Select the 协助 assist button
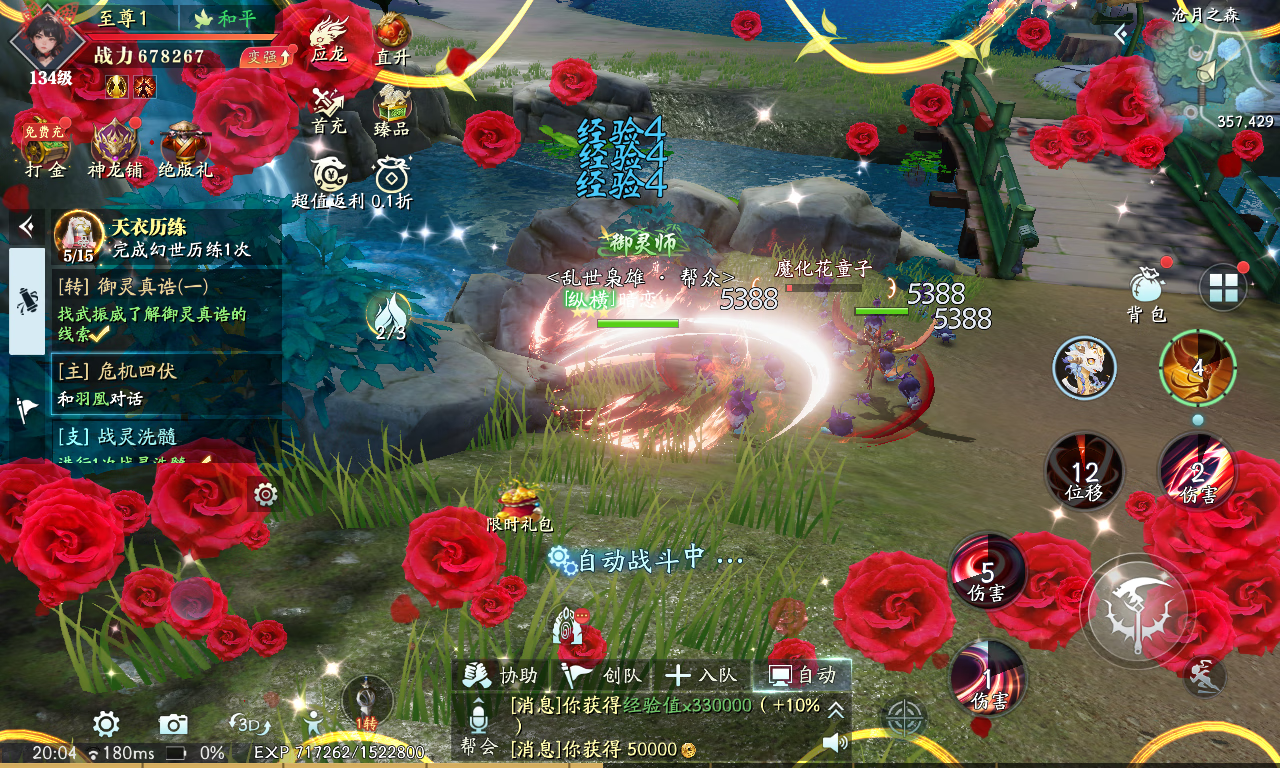 pos(505,675)
